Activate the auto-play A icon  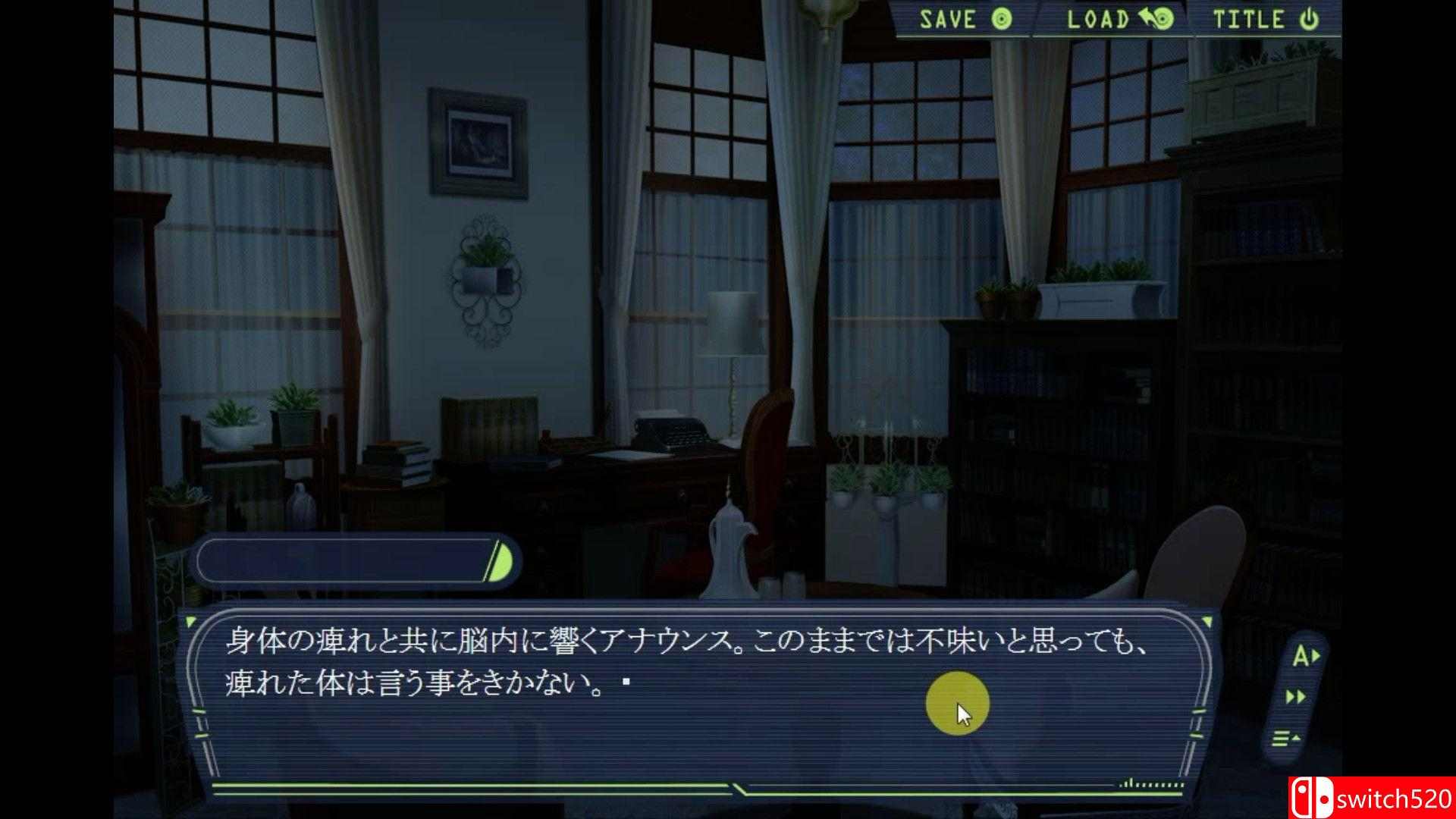click(1306, 655)
